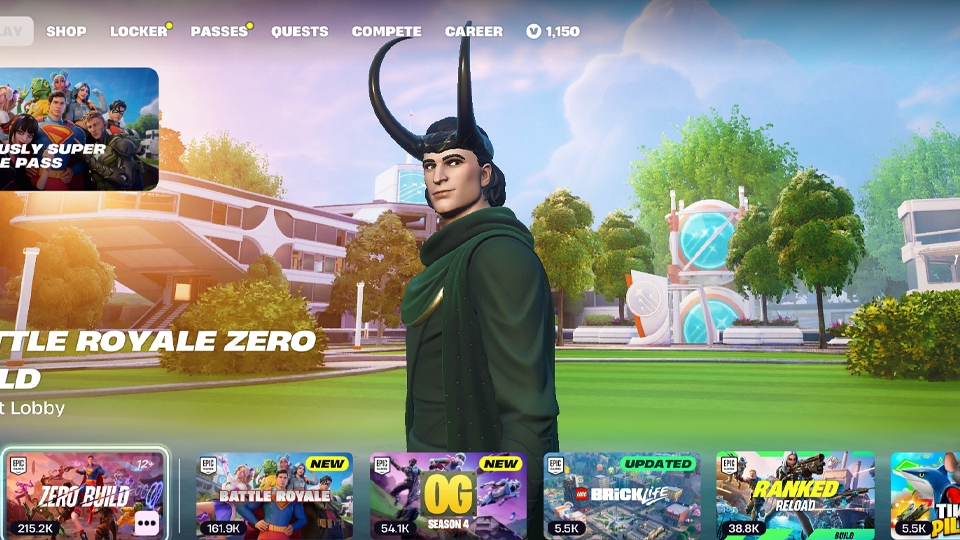Select the Ranked Reload tile
Viewport: 960px width, 540px height.
[795, 495]
